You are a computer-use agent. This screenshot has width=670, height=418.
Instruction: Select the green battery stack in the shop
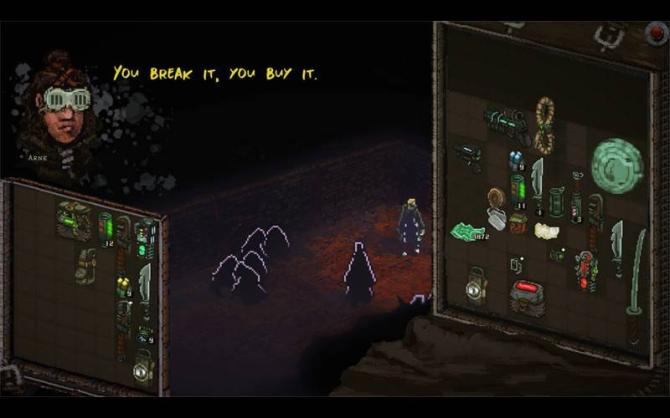pyautogui.click(x=518, y=188)
